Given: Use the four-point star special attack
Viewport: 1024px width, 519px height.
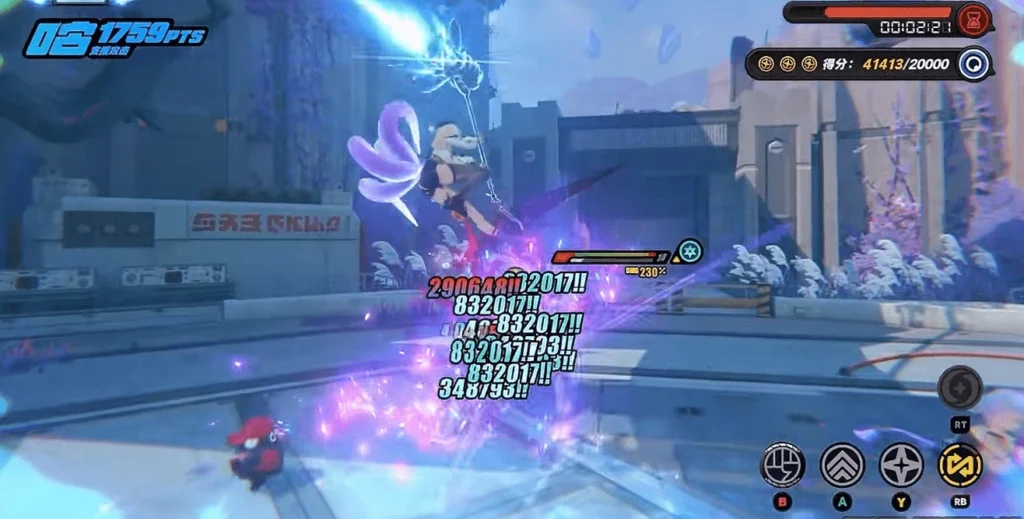Looking at the screenshot, I should 901,465.
